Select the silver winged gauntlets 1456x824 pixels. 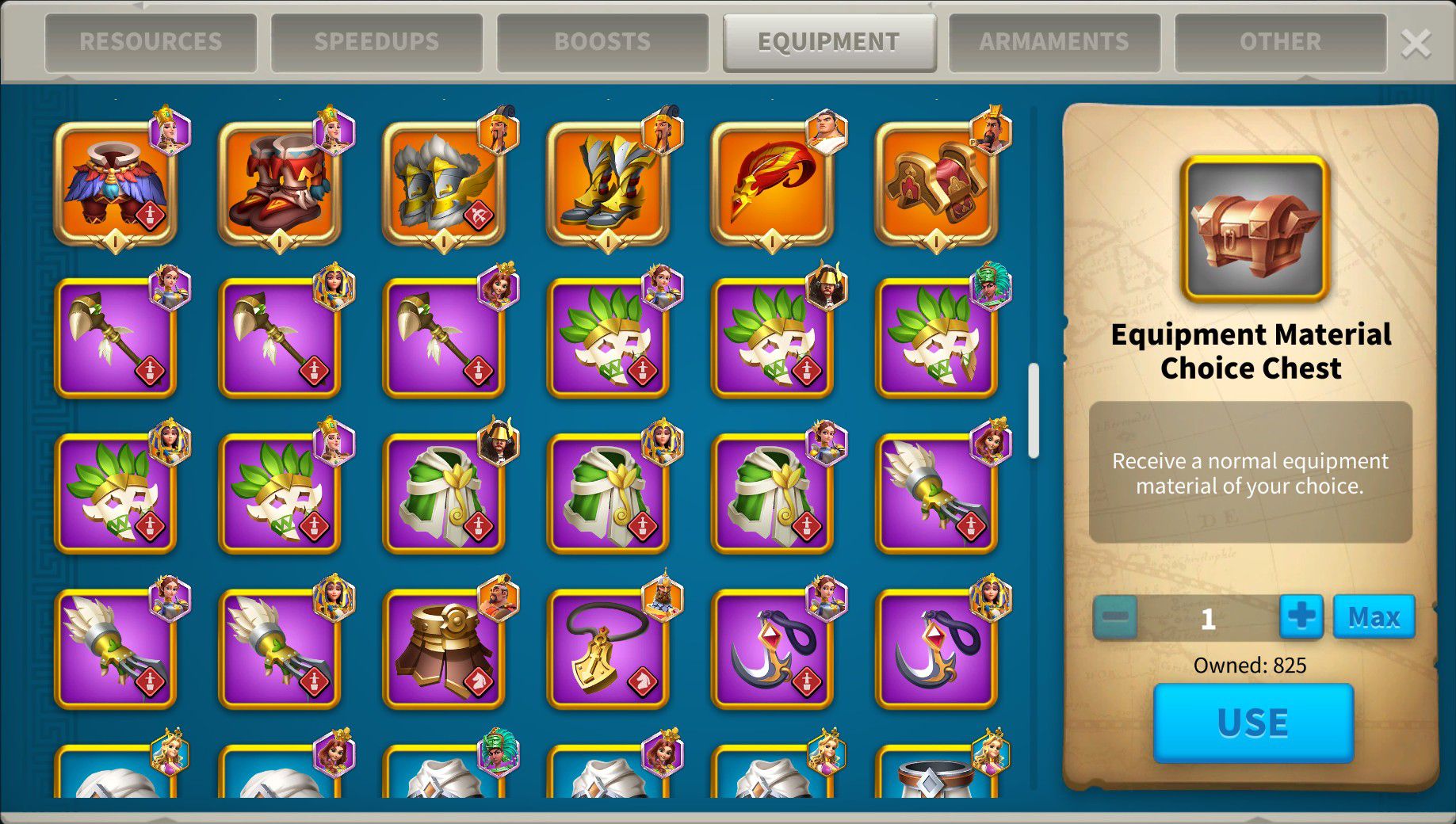tap(444, 184)
